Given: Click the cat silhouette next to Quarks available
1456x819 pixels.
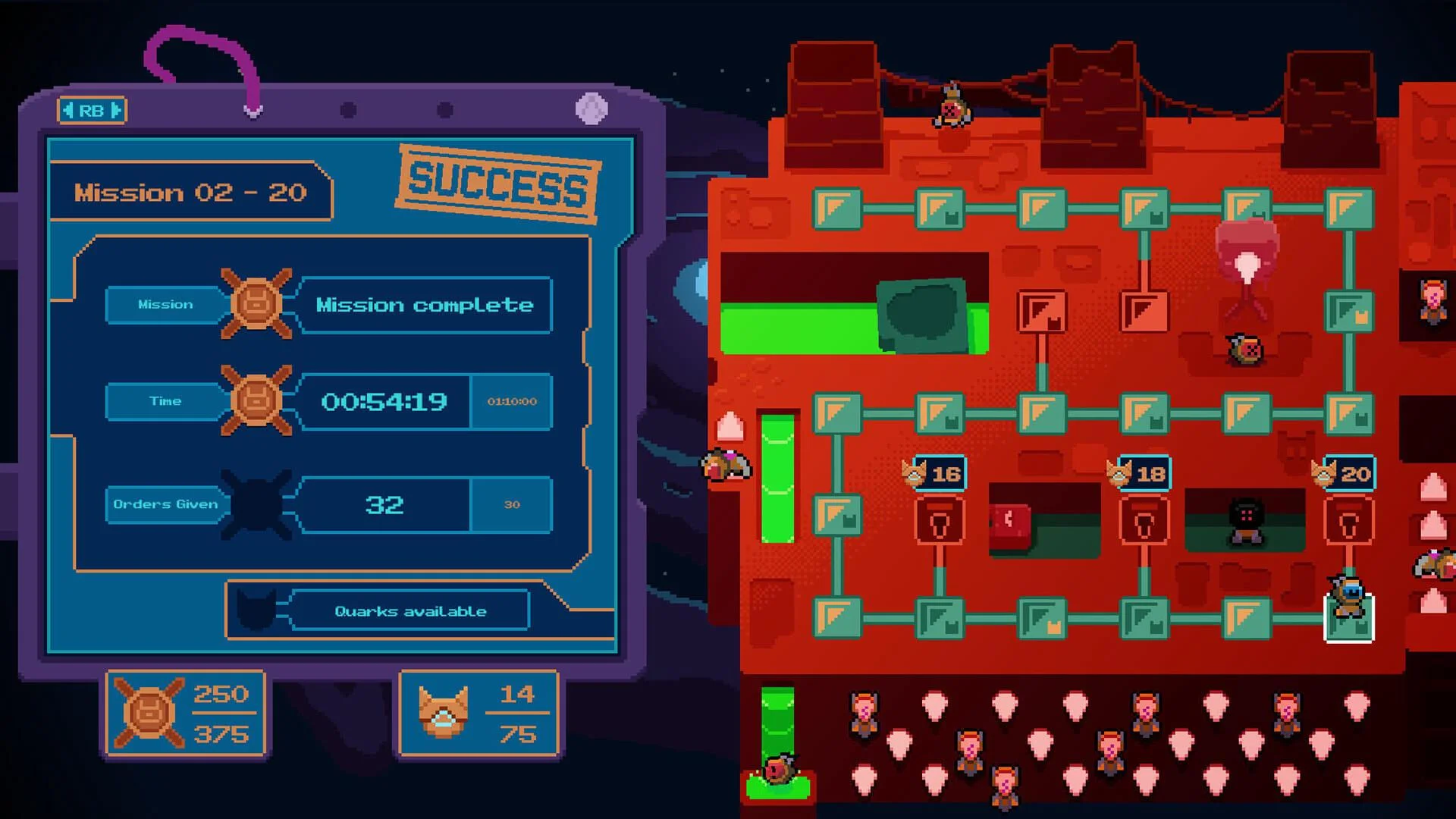Looking at the screenshot, I should pos(256,610).
